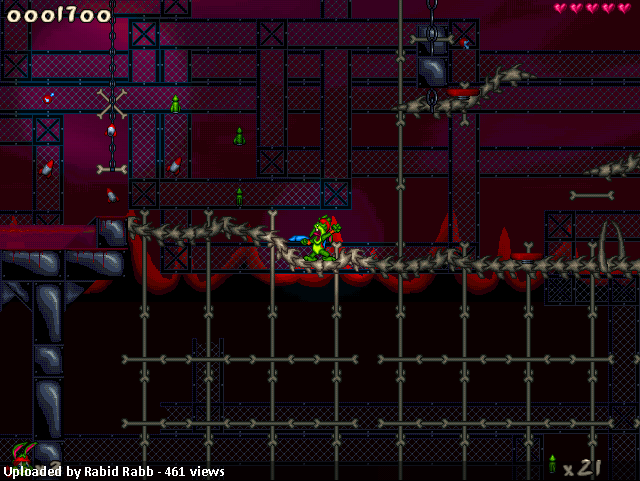Click the green weapon ammo icon
The width and height of the screenshot is (640, 481).
pyautogui.click(x=552, y=464)
